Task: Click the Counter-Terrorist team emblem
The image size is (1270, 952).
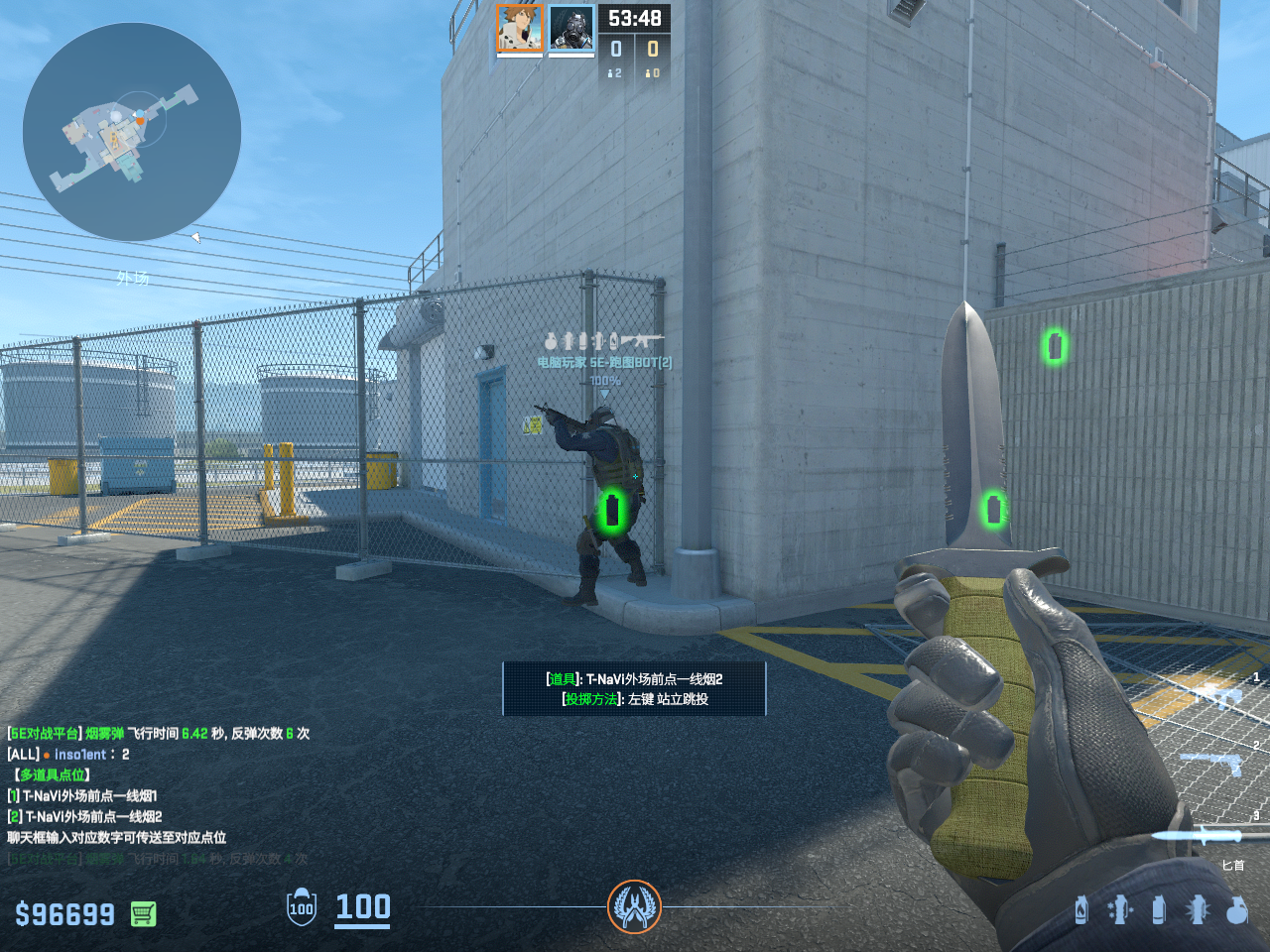Action: (634, 905)
